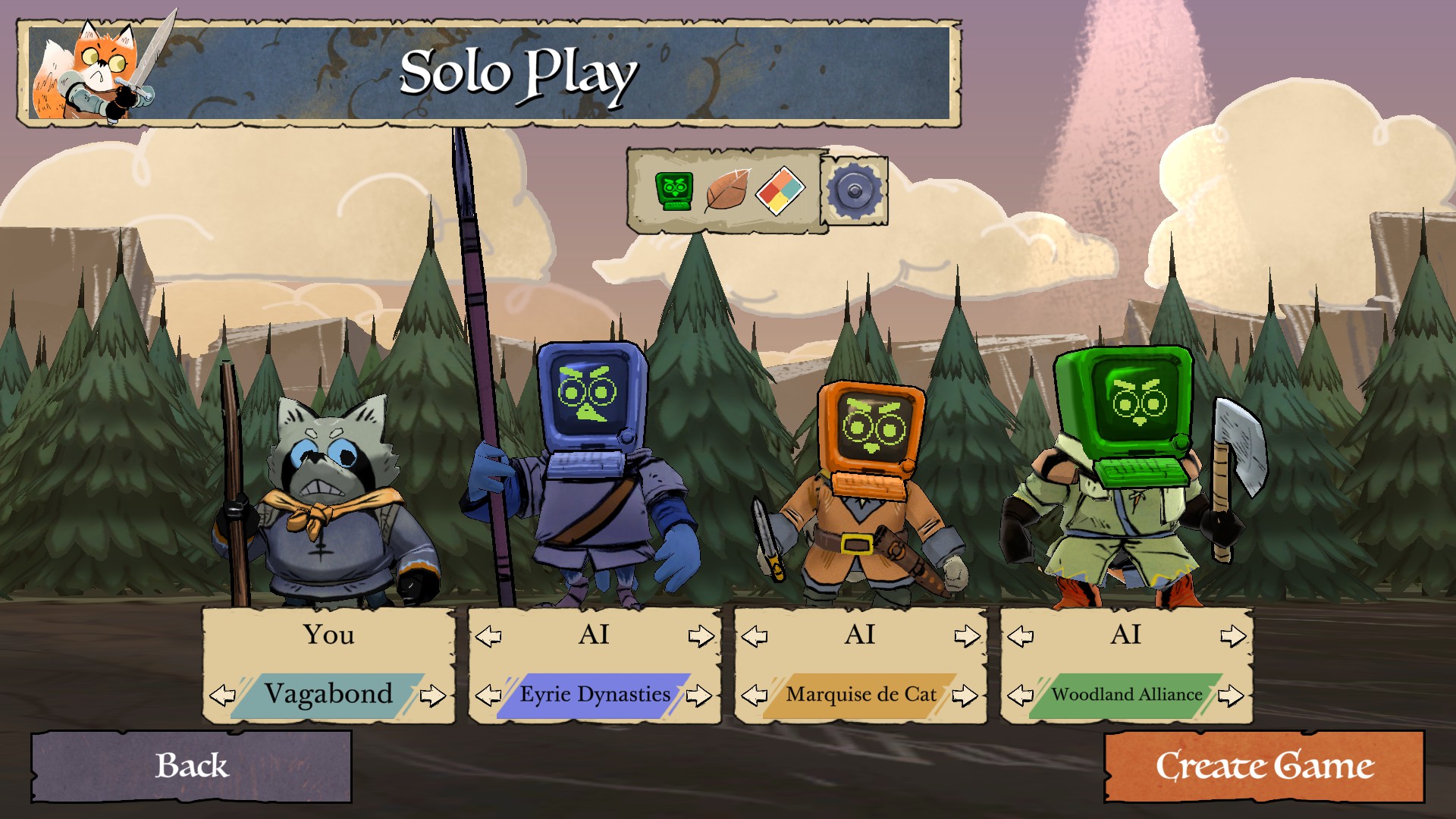This screenshot has width=1456, height=819.
Task: Switch Eyrie Dynasties to the next faction
Action: point(699,695)
